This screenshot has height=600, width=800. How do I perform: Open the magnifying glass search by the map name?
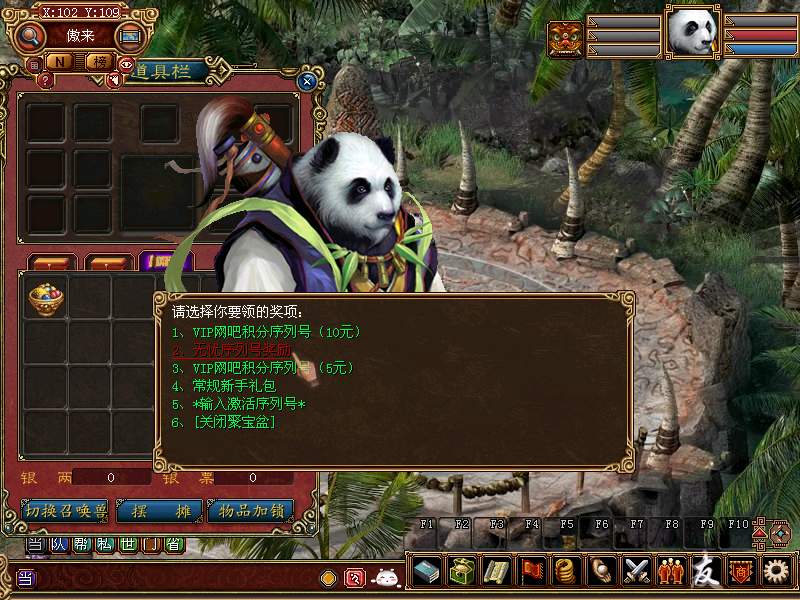[31, 36]
